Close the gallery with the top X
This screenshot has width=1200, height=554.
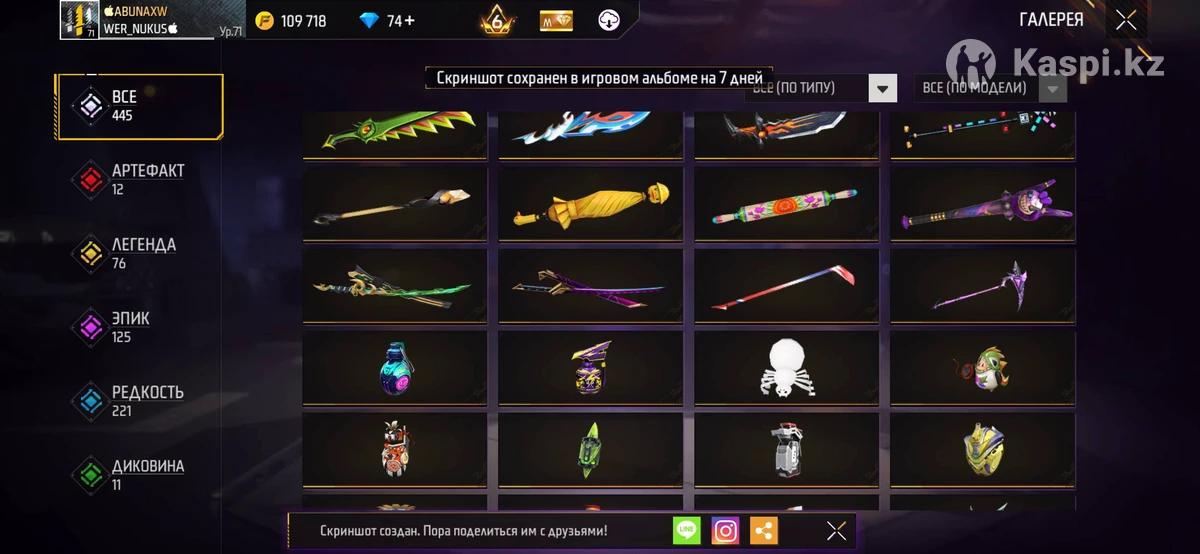point(1126,20)
